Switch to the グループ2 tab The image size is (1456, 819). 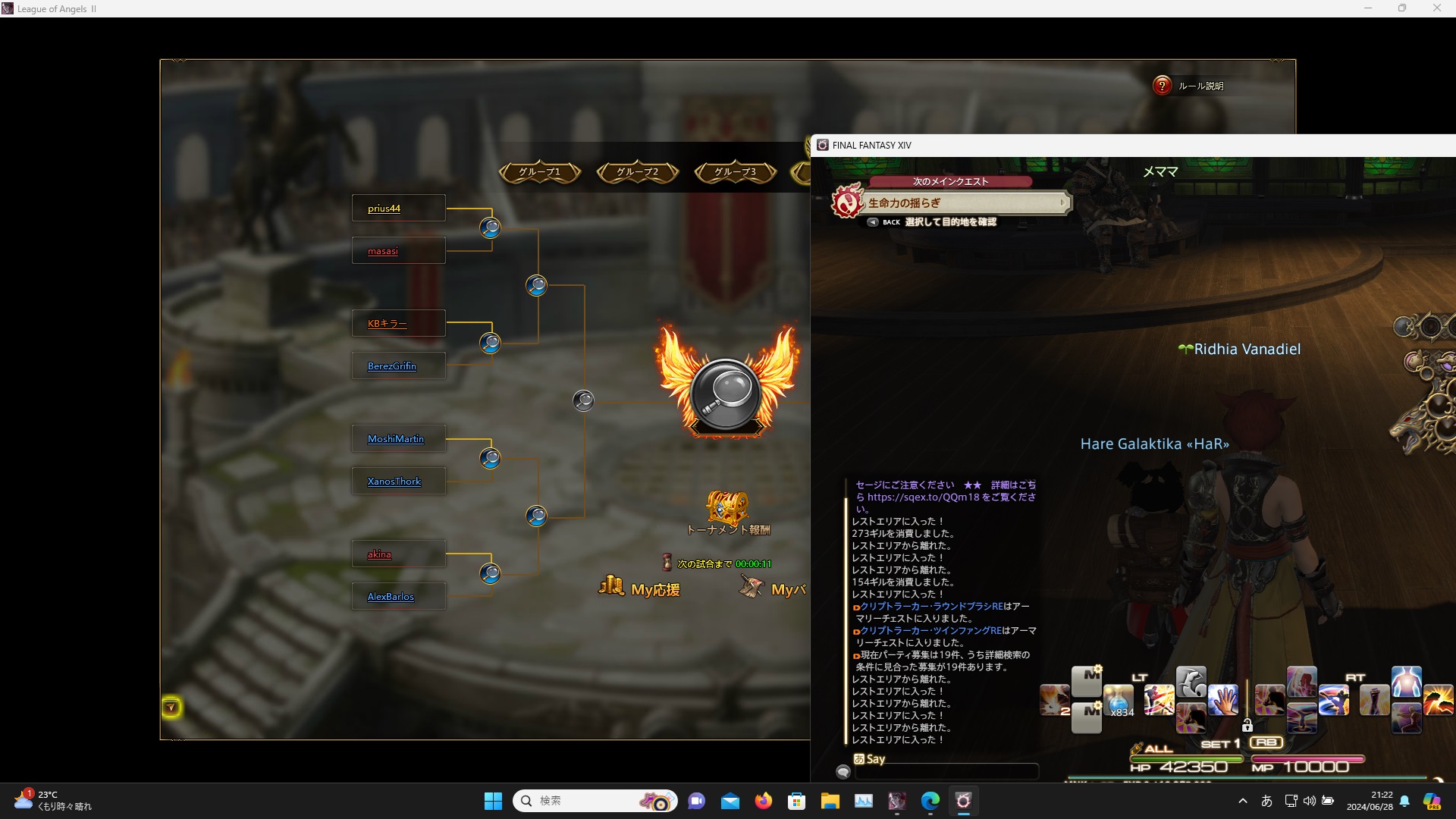tap(638, 172)
